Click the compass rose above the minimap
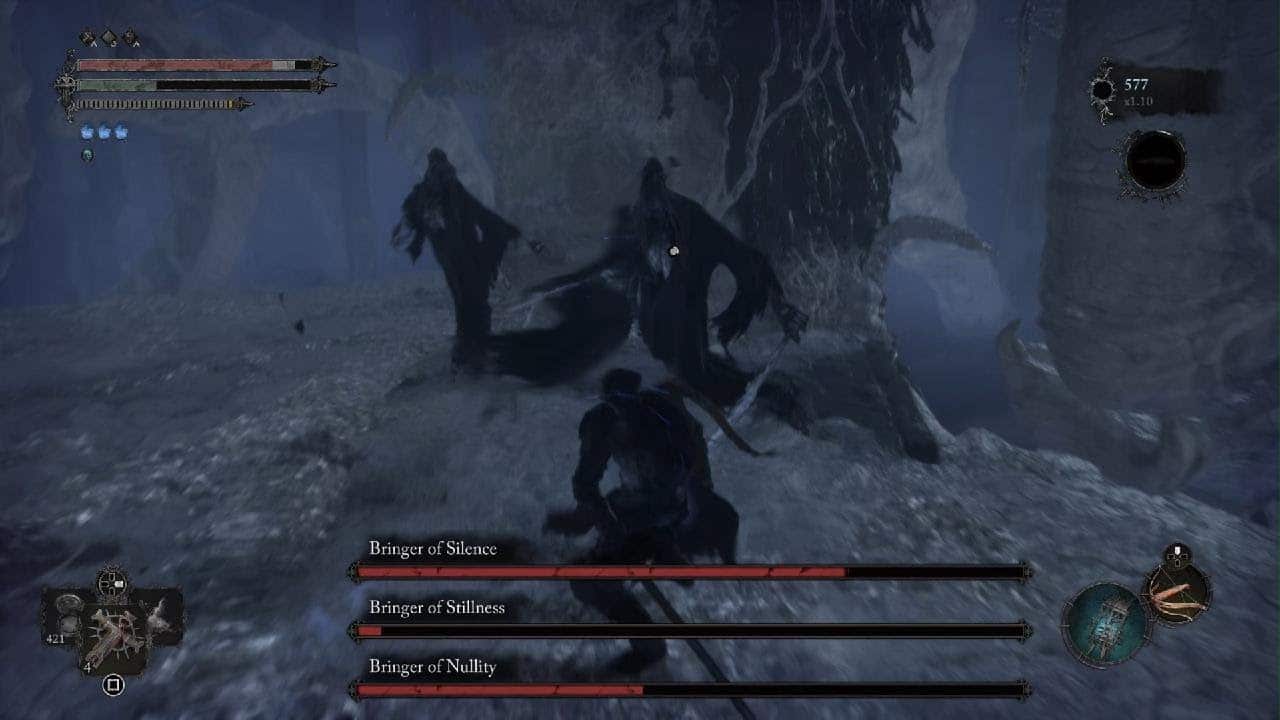The image size is (1280, 720). tap(112, 583)
